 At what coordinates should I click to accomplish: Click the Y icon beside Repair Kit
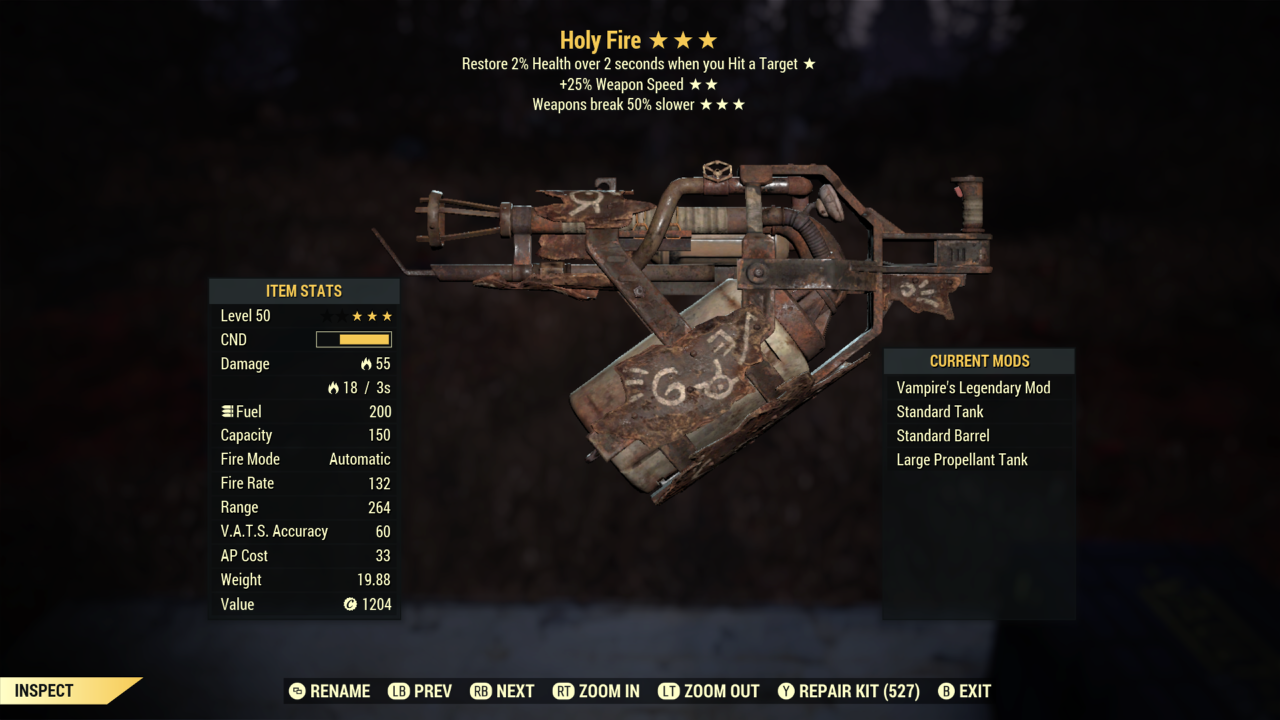(785, 691)
